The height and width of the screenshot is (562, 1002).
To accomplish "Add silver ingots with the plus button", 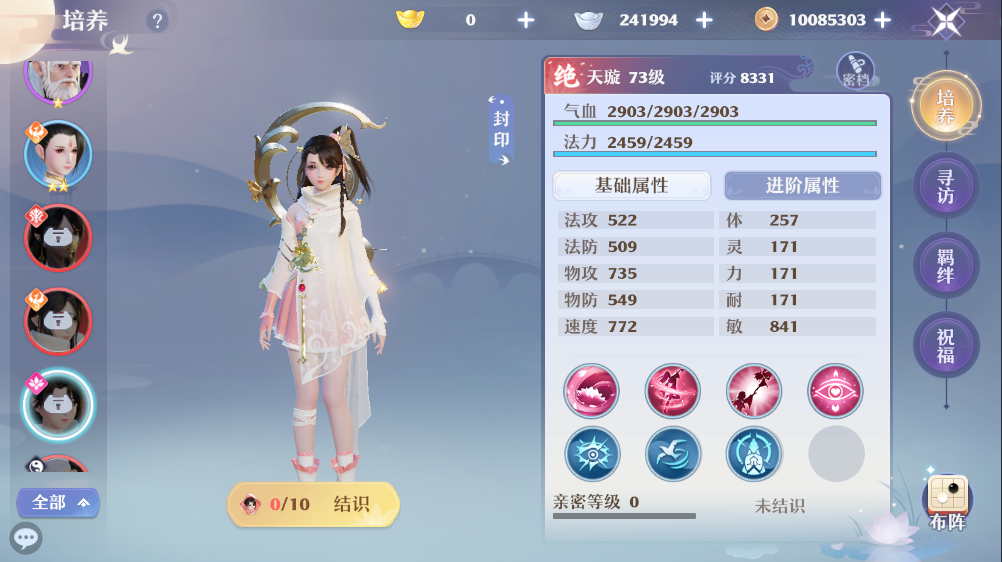I will pyautogui.click(x=704, y=20).
